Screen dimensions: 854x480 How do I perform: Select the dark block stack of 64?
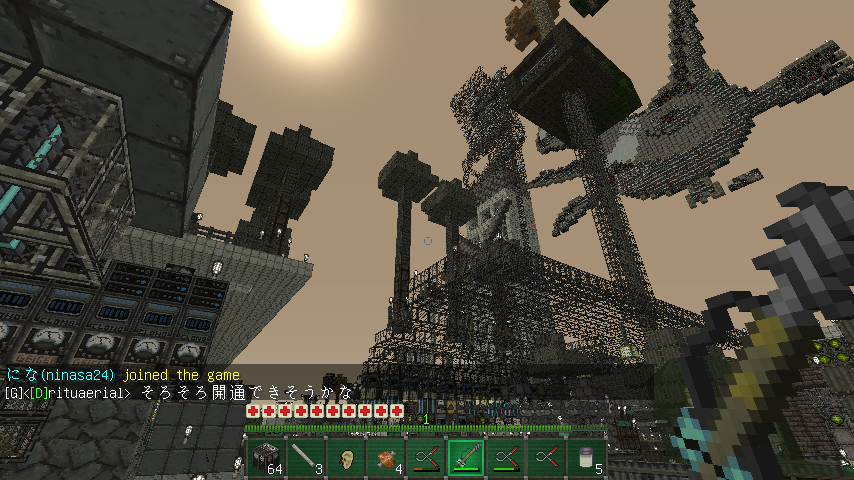[265, 459]
